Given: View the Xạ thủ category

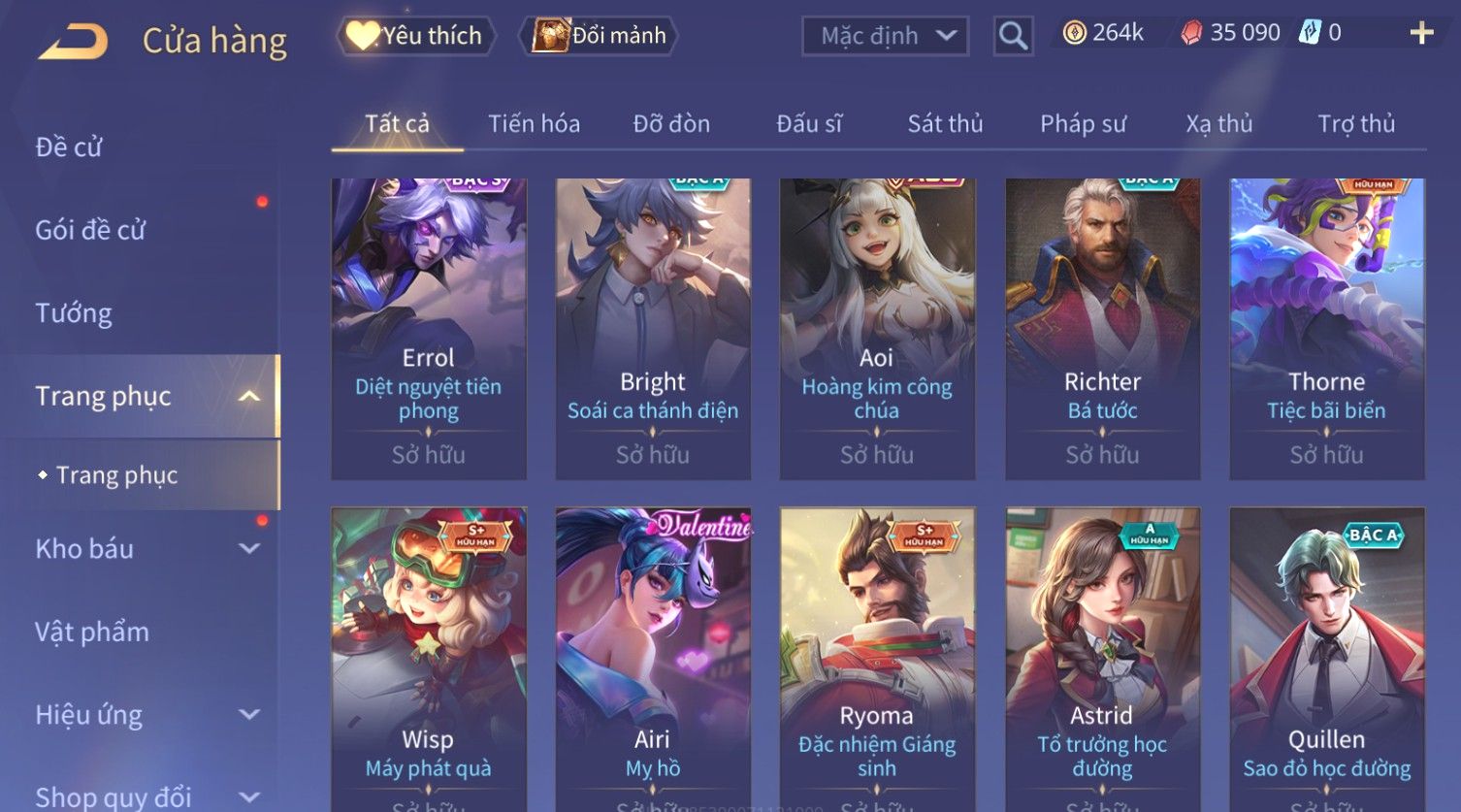Looking at the screenshot, I should tap(1218, 124).
